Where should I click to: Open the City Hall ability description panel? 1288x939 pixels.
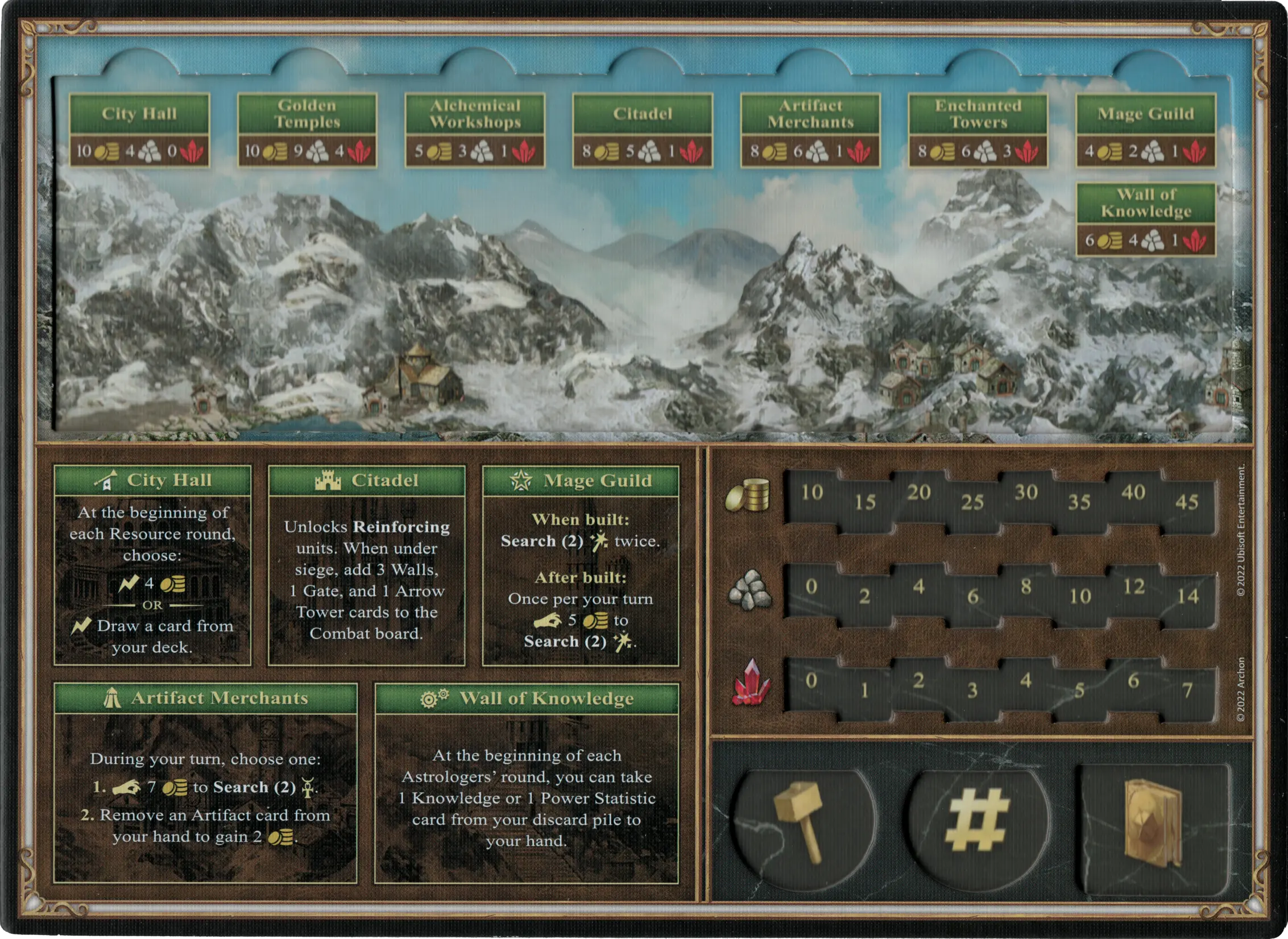[152, 565]
